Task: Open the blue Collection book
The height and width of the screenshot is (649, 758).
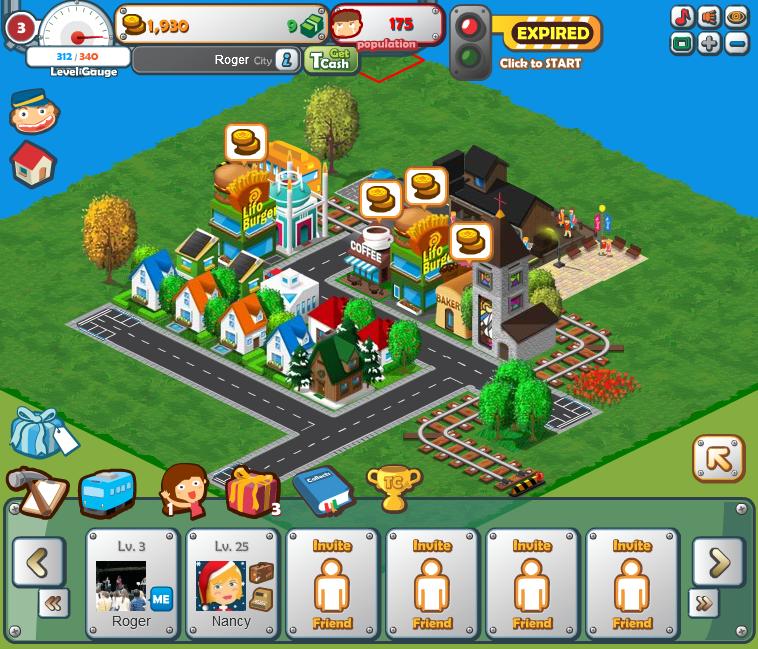Action: click(x=322, y=490)
